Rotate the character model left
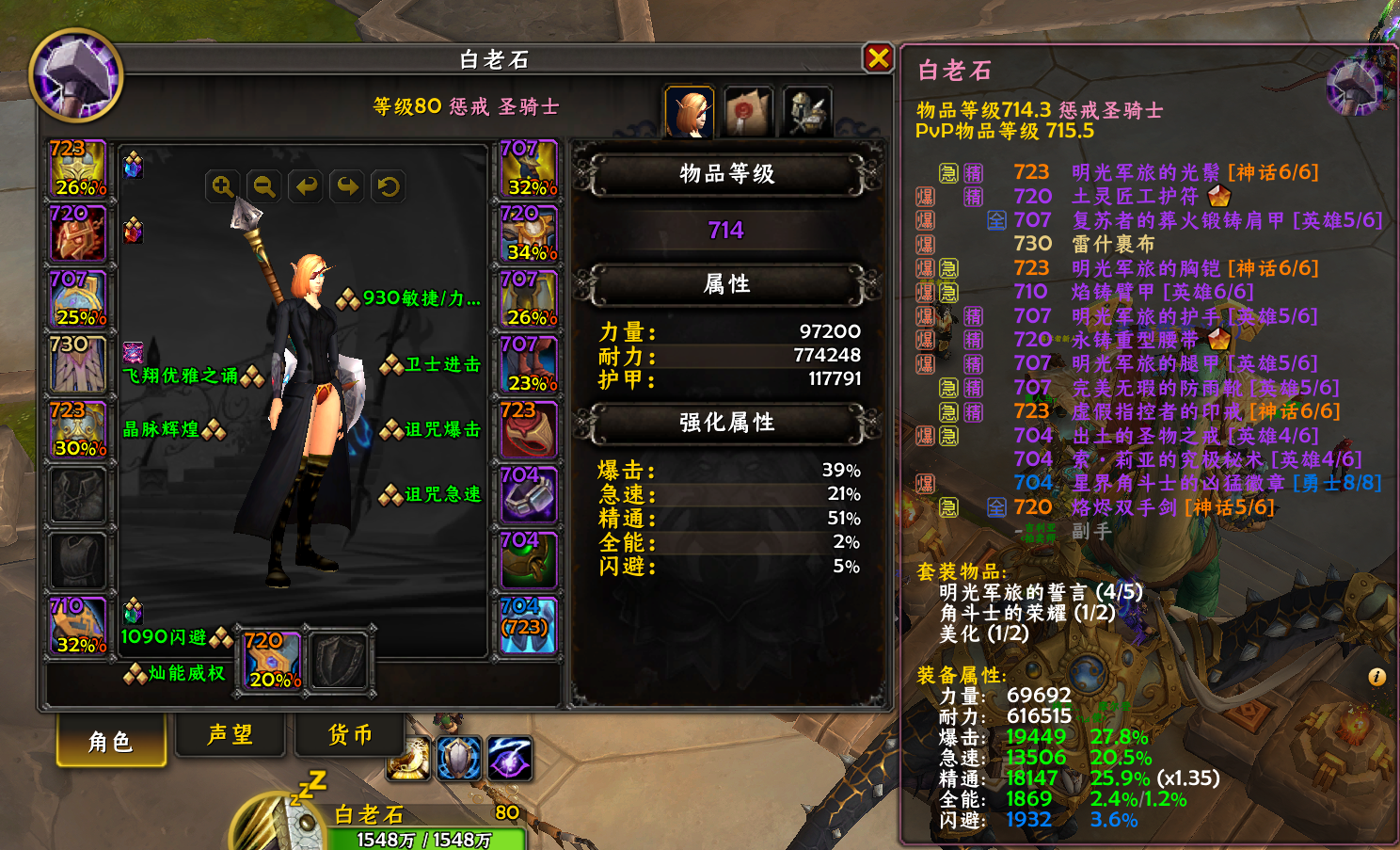1400x850 pixels. pyautogui.click(x=306, y=186)
